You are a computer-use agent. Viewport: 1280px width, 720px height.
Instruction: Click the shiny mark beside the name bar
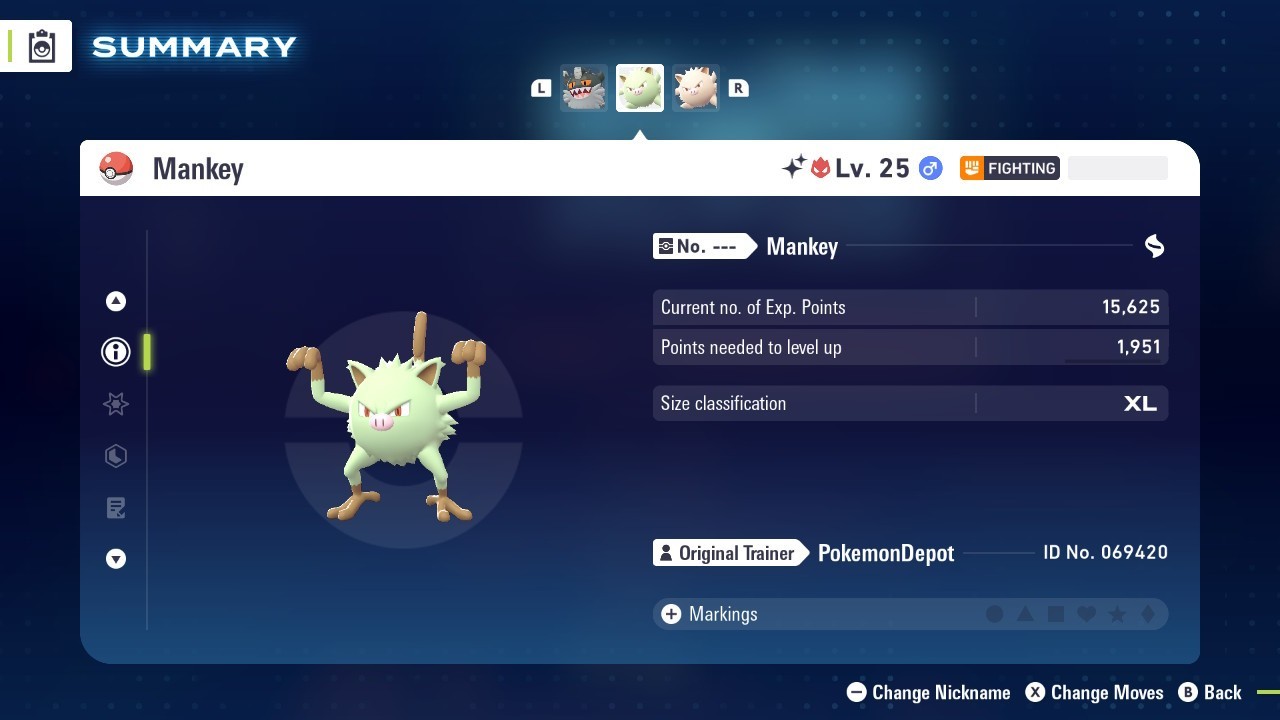point(1153,246)
